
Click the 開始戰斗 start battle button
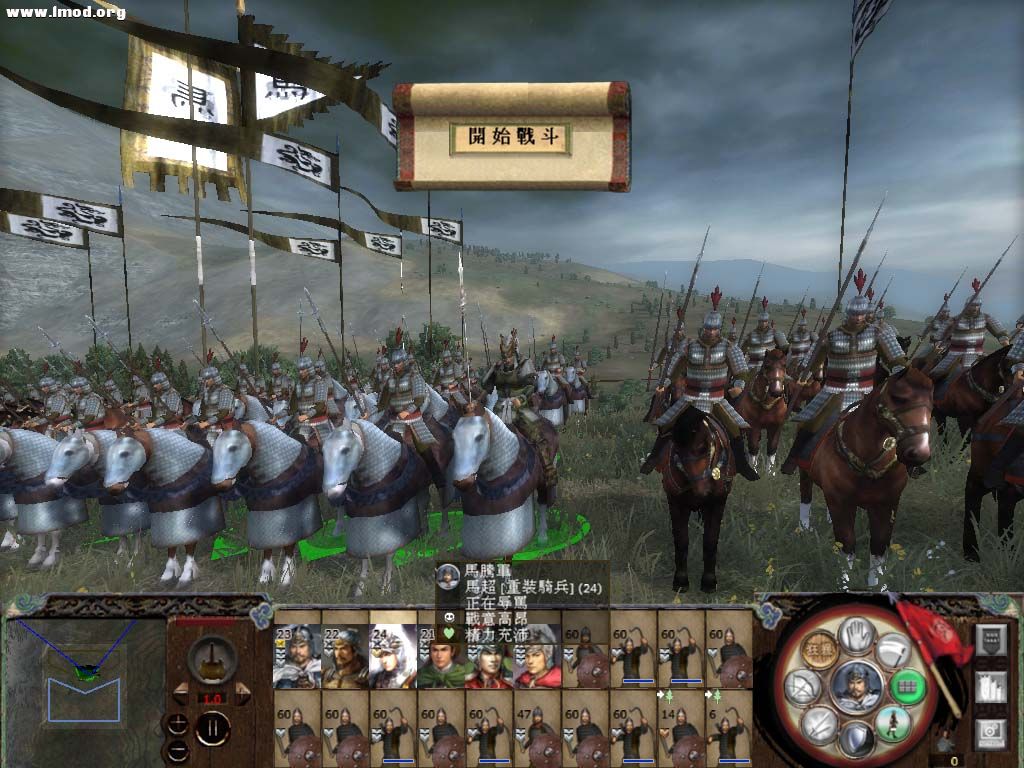click(511, 137)
